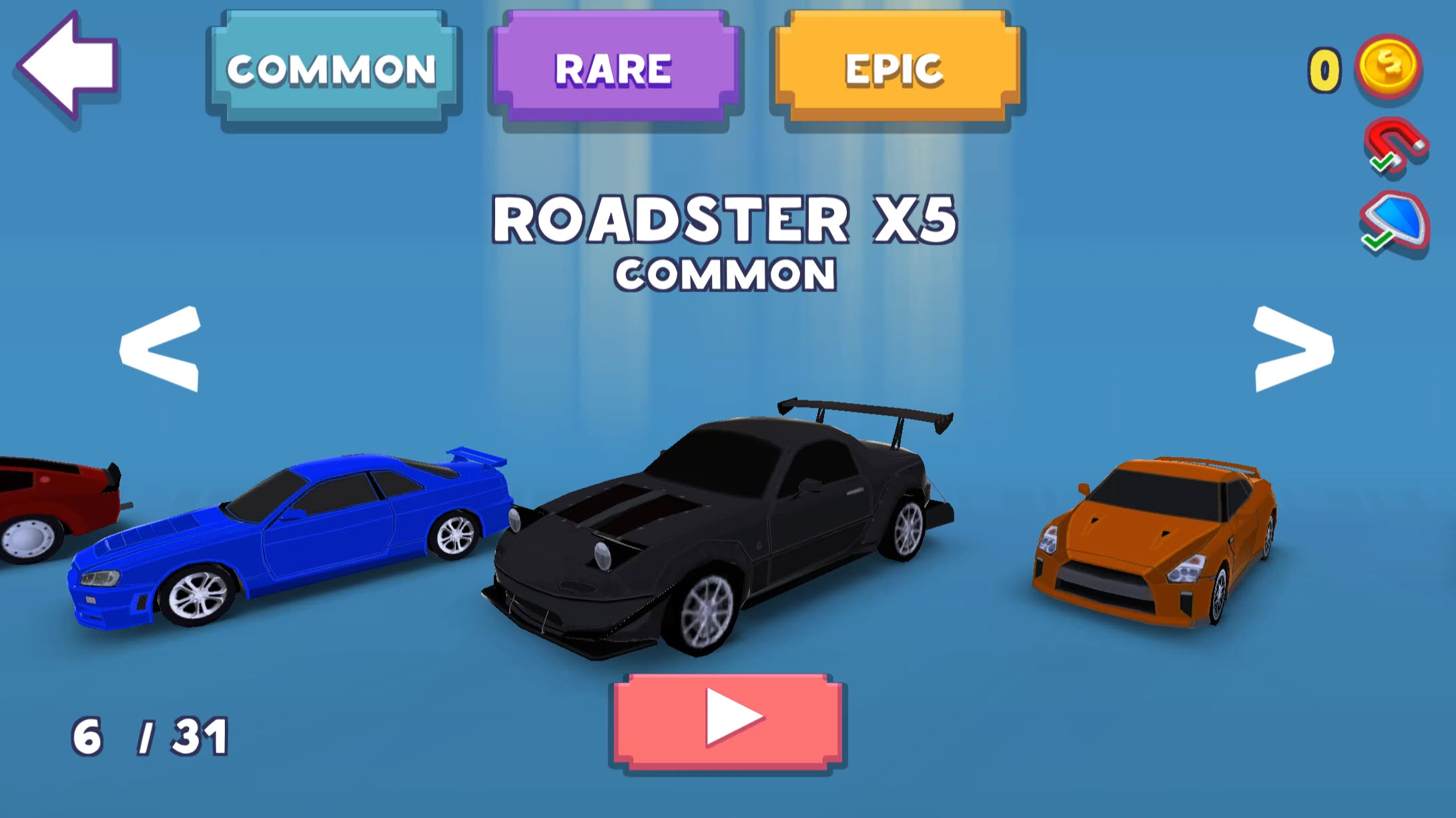This screenshot has width=1456, height=818.
Task: Switch to the Common car category
Action: coord(332,69)
